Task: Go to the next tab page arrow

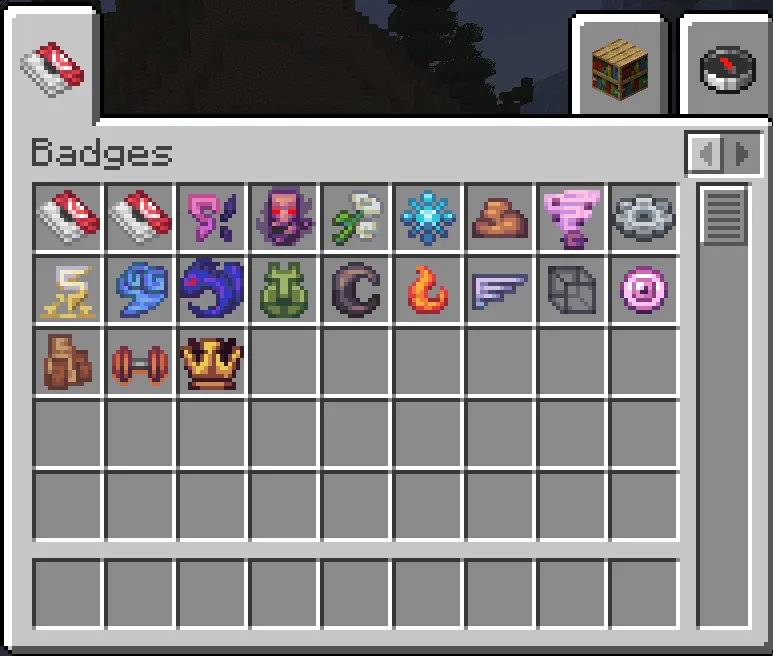Action: tap(741, 154)
